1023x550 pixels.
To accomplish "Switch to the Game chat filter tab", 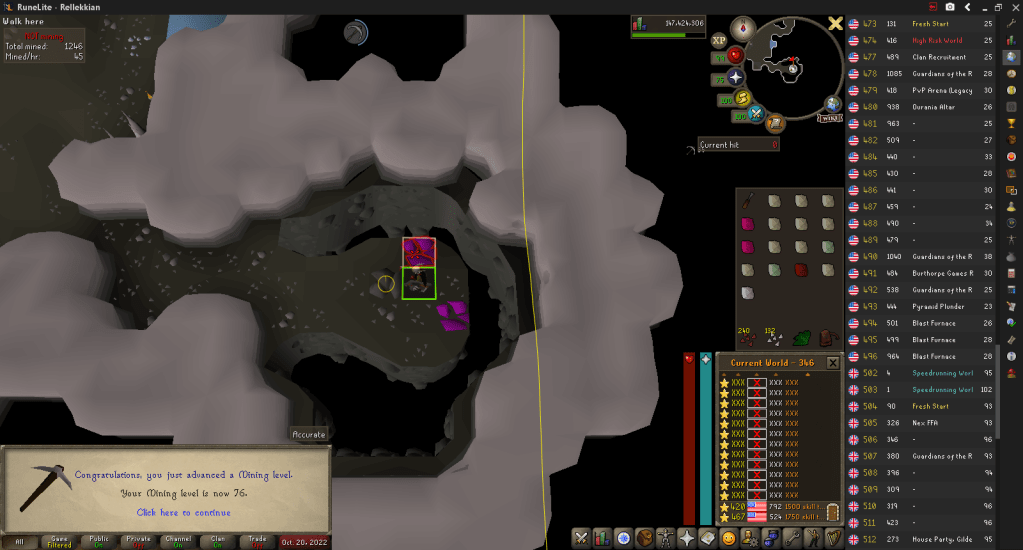I will click(59, 541).
